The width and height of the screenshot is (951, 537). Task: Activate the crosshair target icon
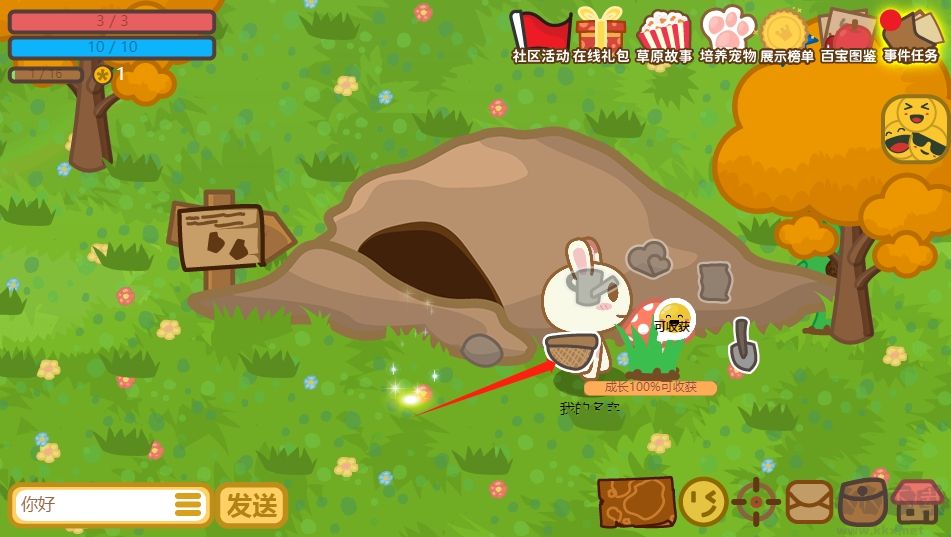(756, 502)
